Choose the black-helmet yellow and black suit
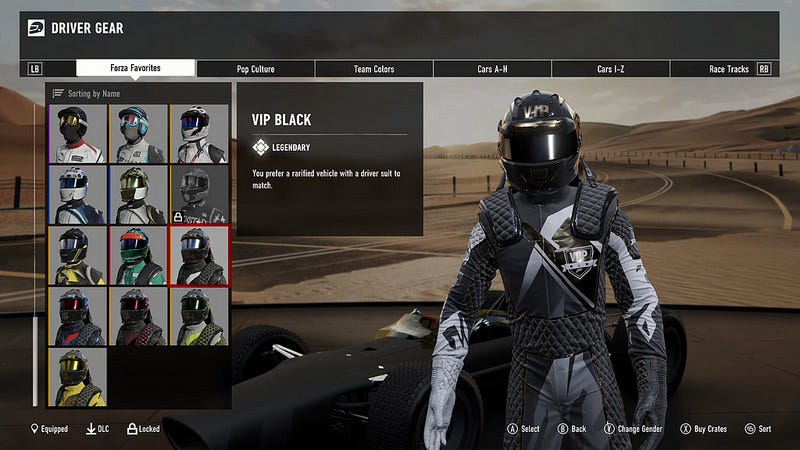The image size is (800, 450). point(77,255)
